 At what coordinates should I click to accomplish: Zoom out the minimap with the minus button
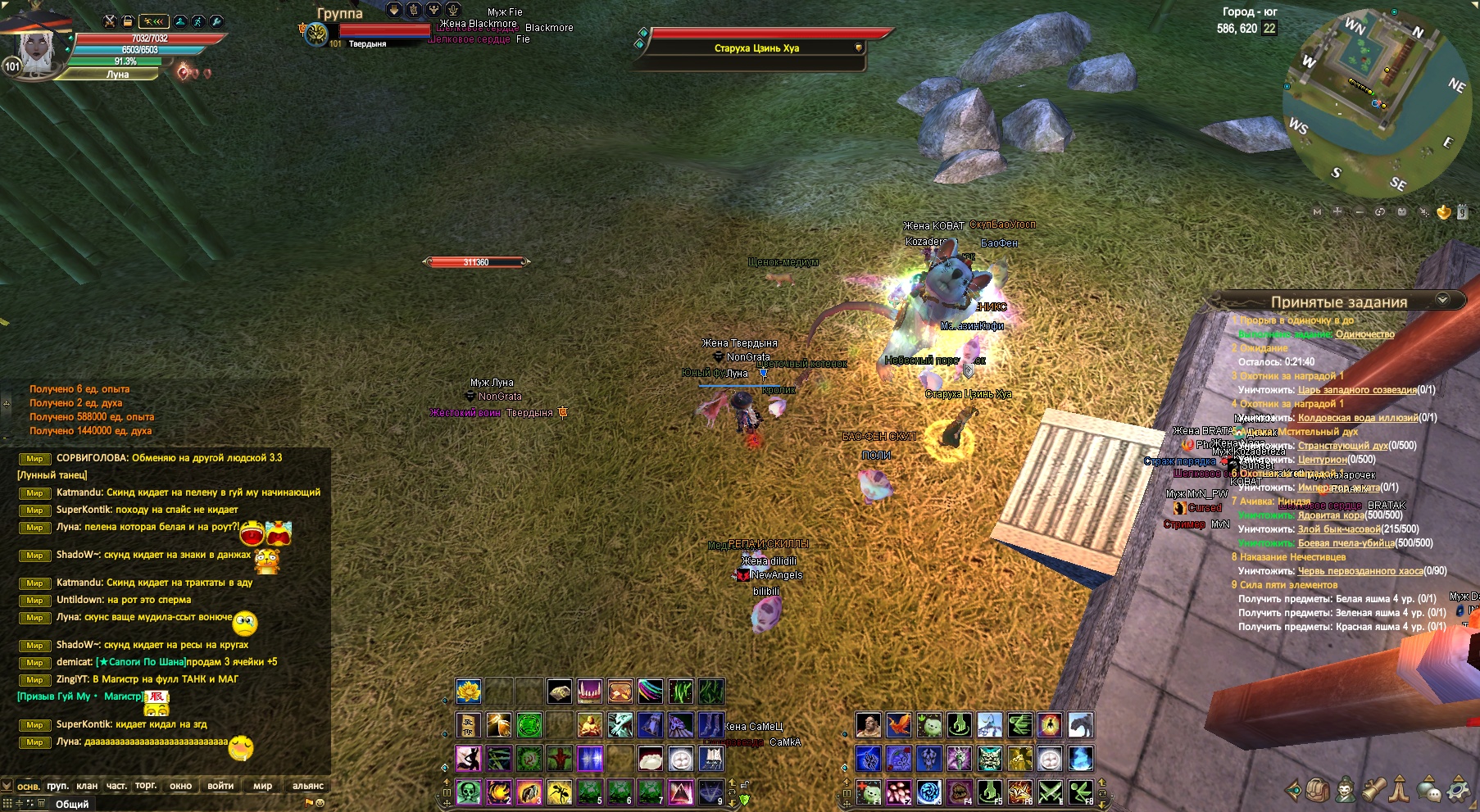pyautogui.click(x=1359, y=212)
